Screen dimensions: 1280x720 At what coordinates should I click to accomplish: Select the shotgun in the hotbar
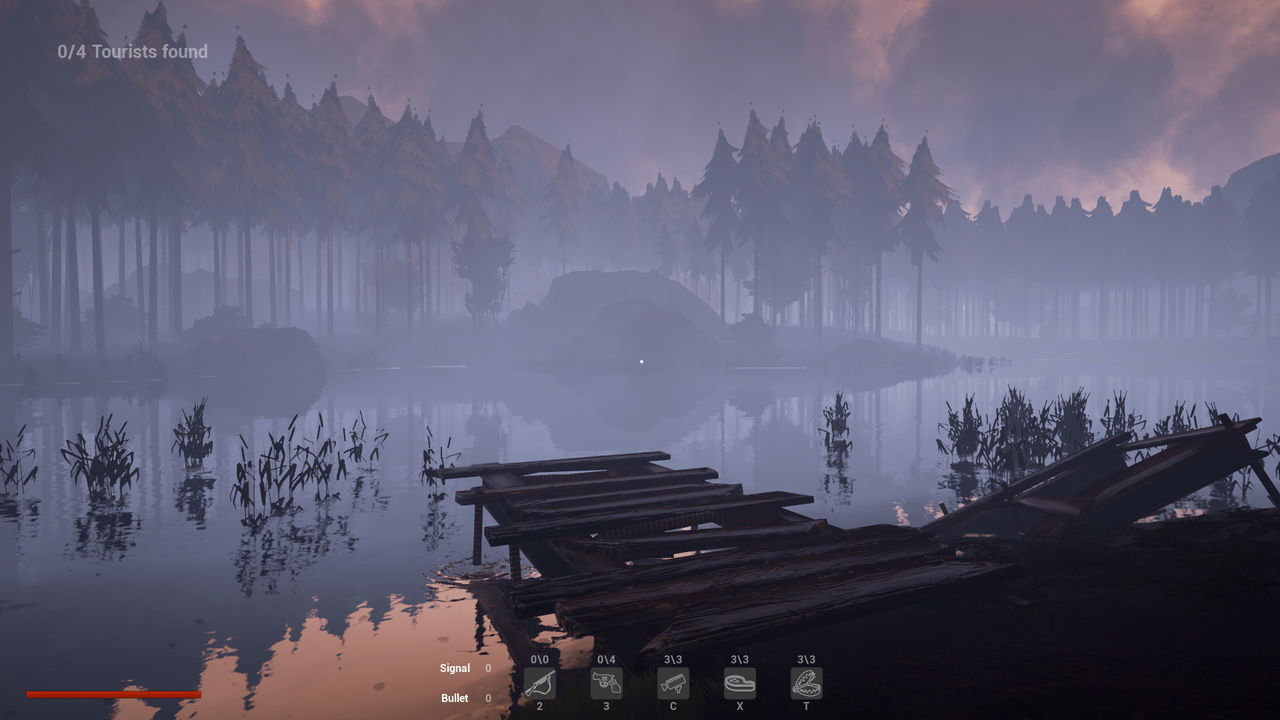(x=540, y=684)
